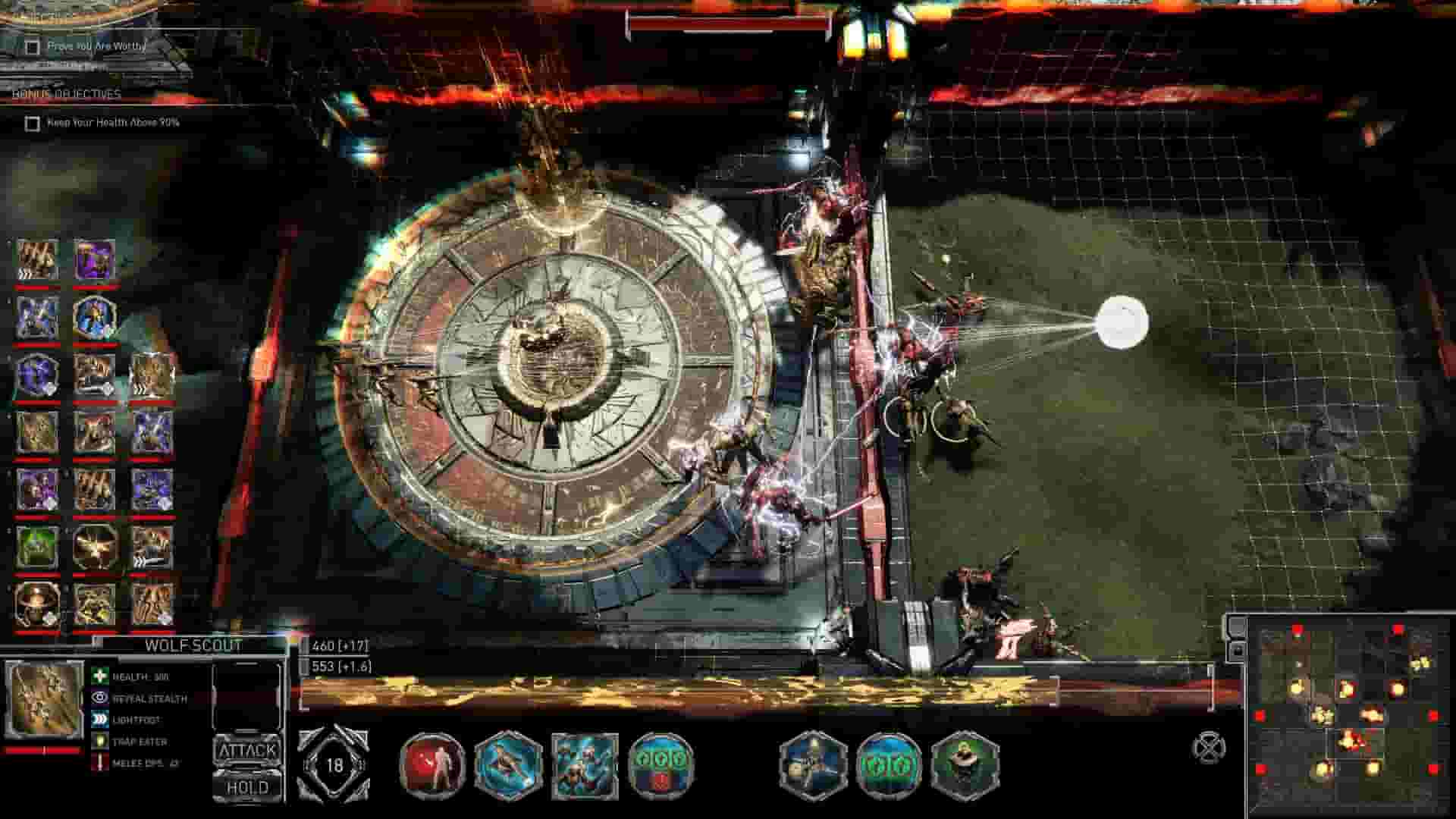Viewport: 1456px width, 819px height.
Task: Click the green coin cost ability hexagon
Action: [x=661, y=766]
